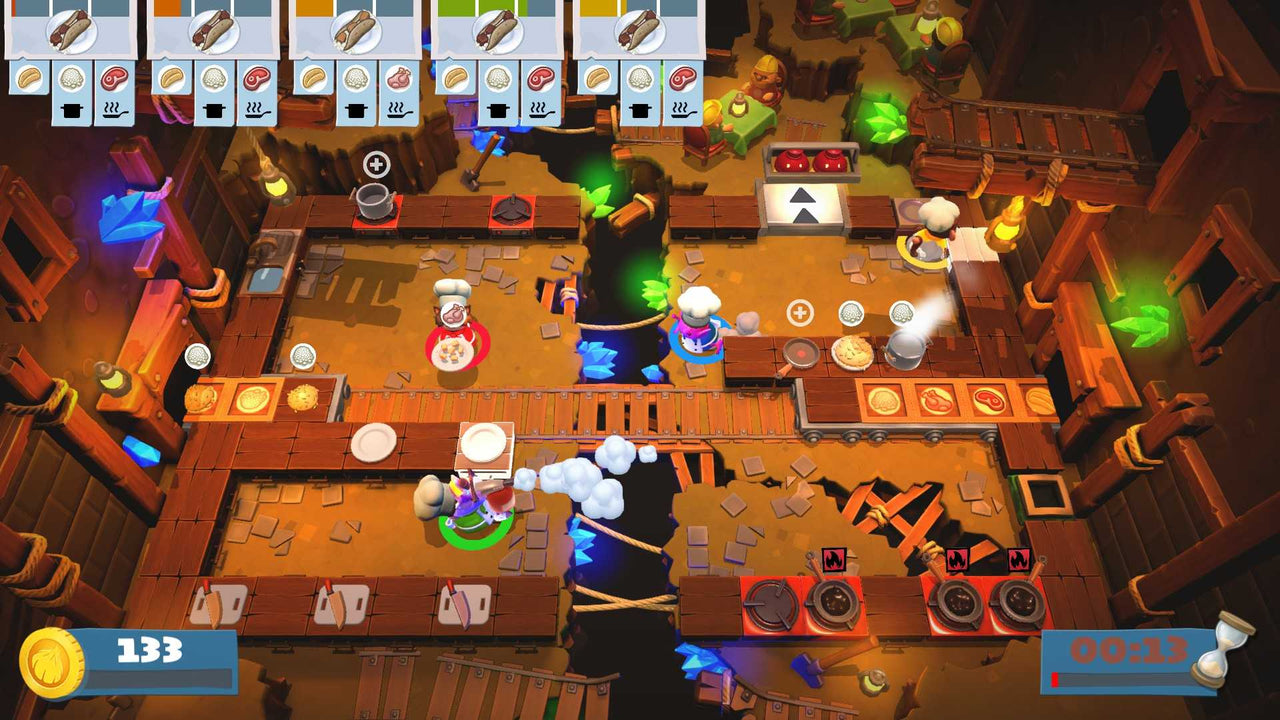Click the frying pan icon on the second ticket

click(x=253, y=110)
